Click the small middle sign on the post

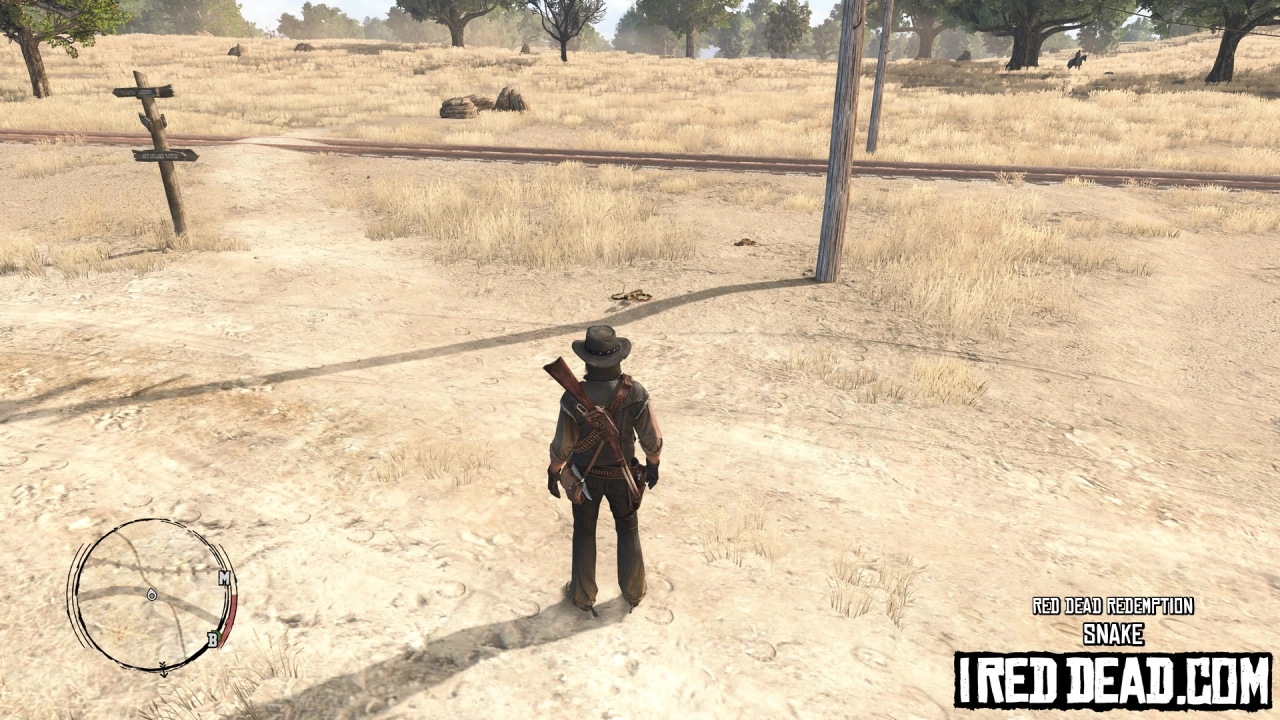146,121
